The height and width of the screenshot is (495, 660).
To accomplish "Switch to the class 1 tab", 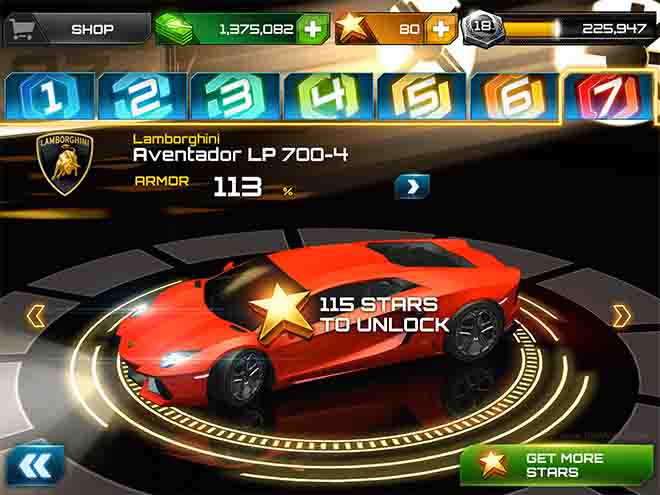I will (x=48, y=96).
